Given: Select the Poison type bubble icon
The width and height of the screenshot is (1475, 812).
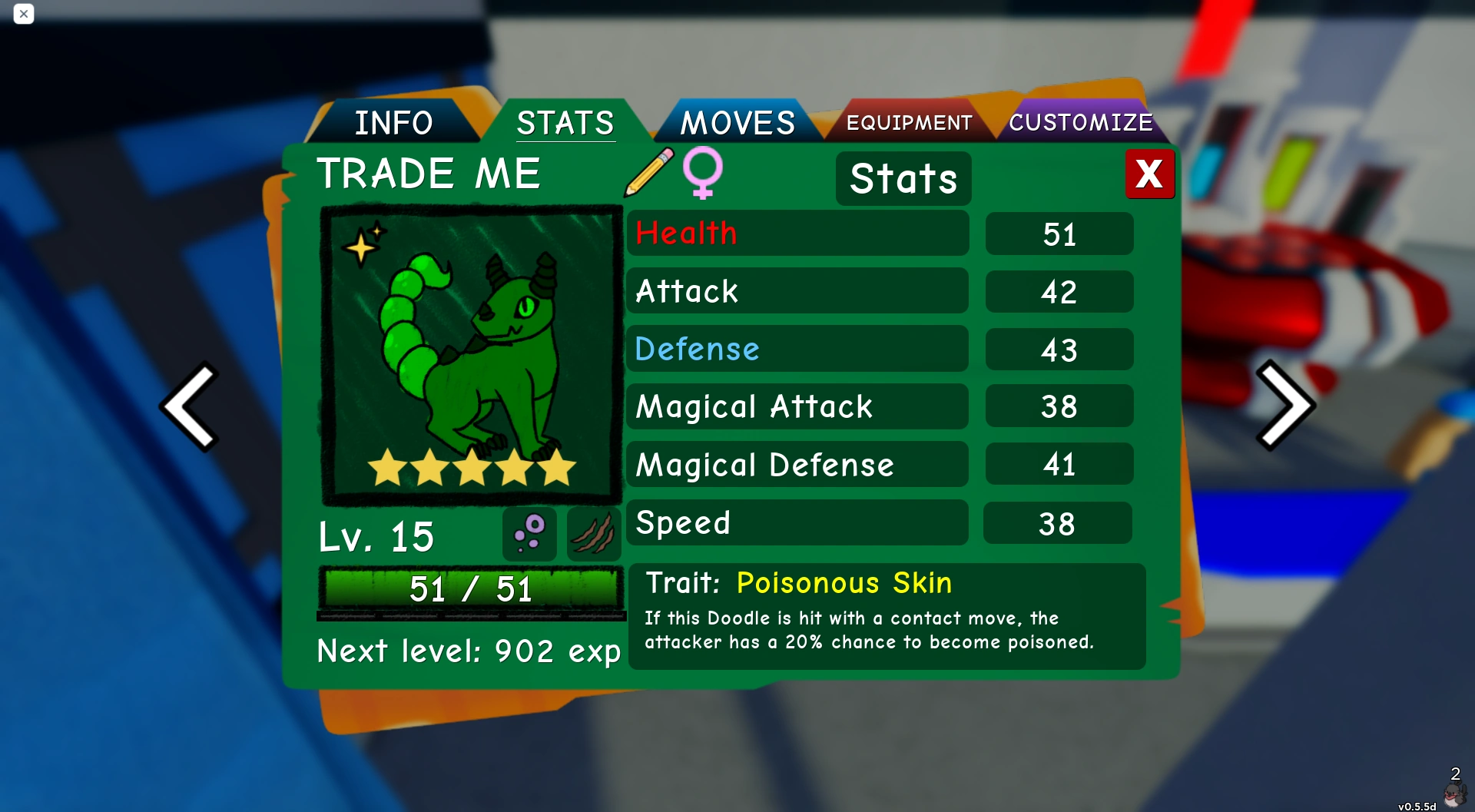Looking at the screenshot, I should 531,535.
